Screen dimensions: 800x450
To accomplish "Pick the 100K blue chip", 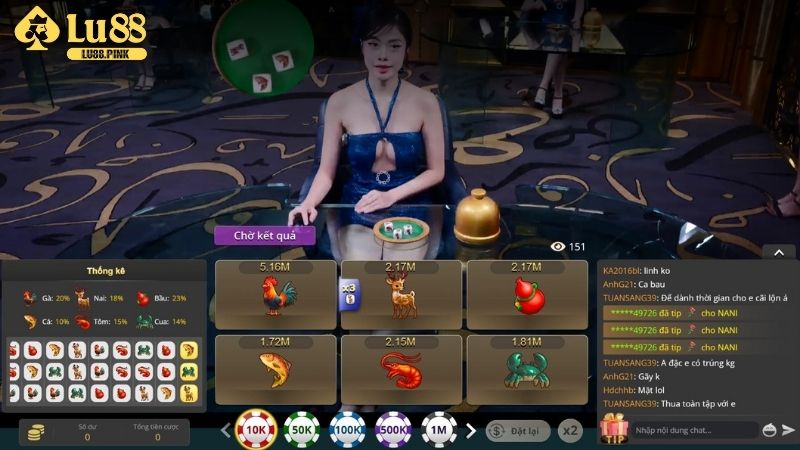I will point(347,431).
